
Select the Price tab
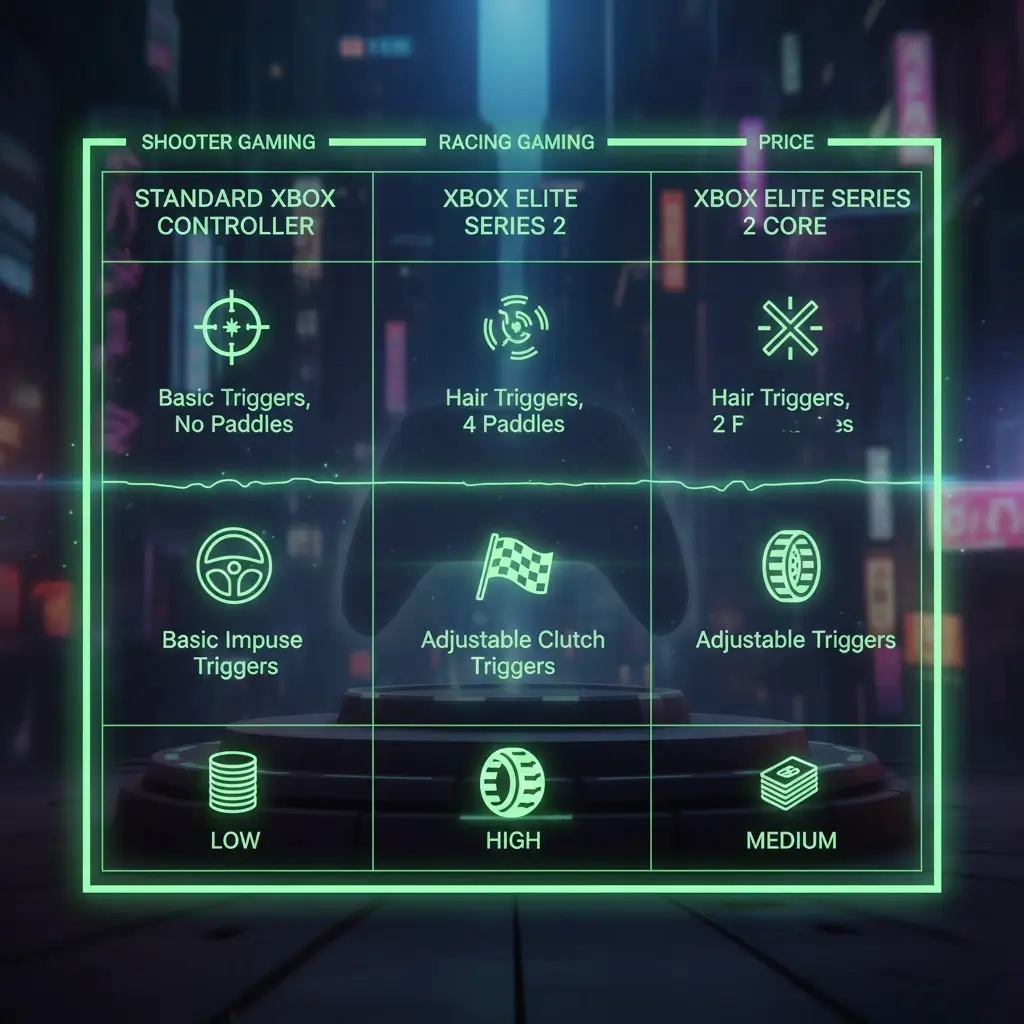tap(786, 142)
